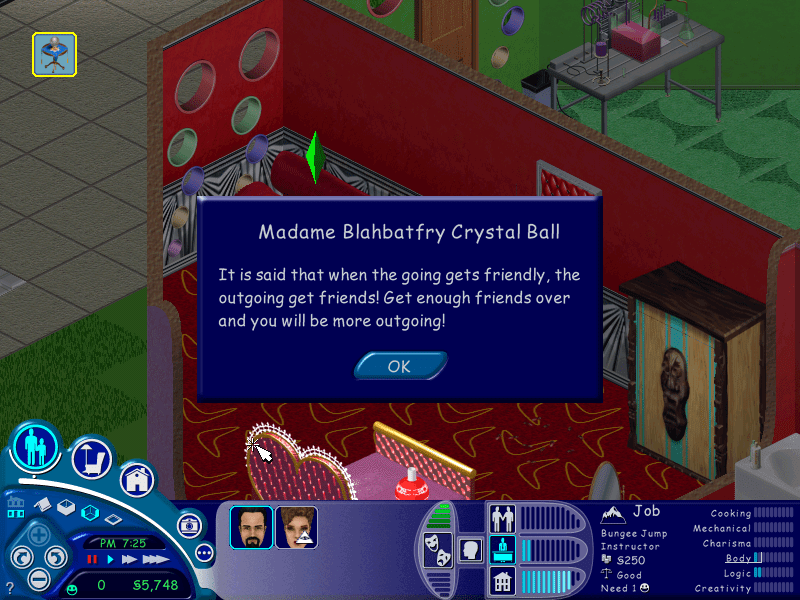800x600 pixels.
Task: Pause the game with the red pause button
Action: [x=93, y=560]
